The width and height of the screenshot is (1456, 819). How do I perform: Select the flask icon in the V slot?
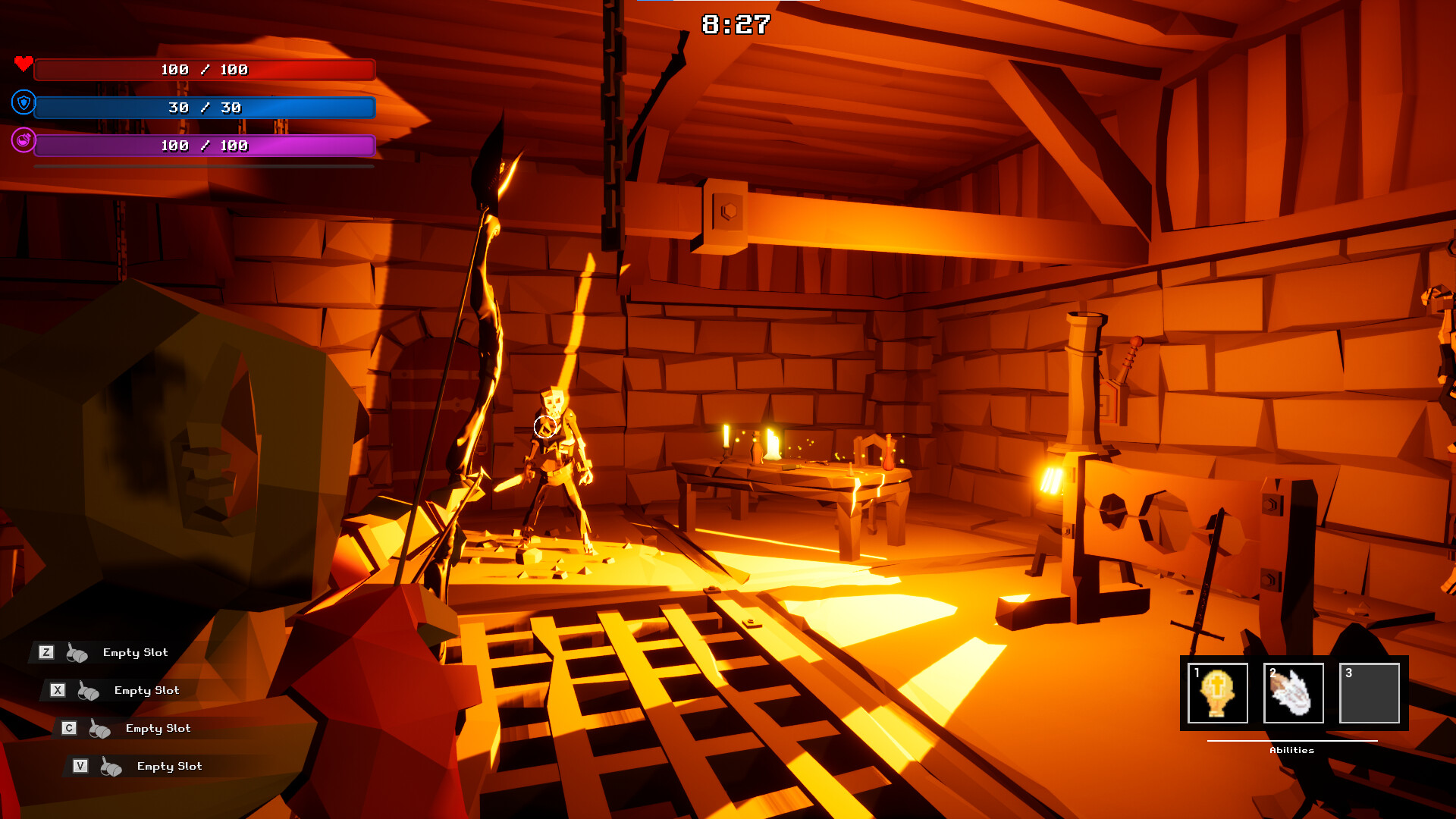point(112,766)
